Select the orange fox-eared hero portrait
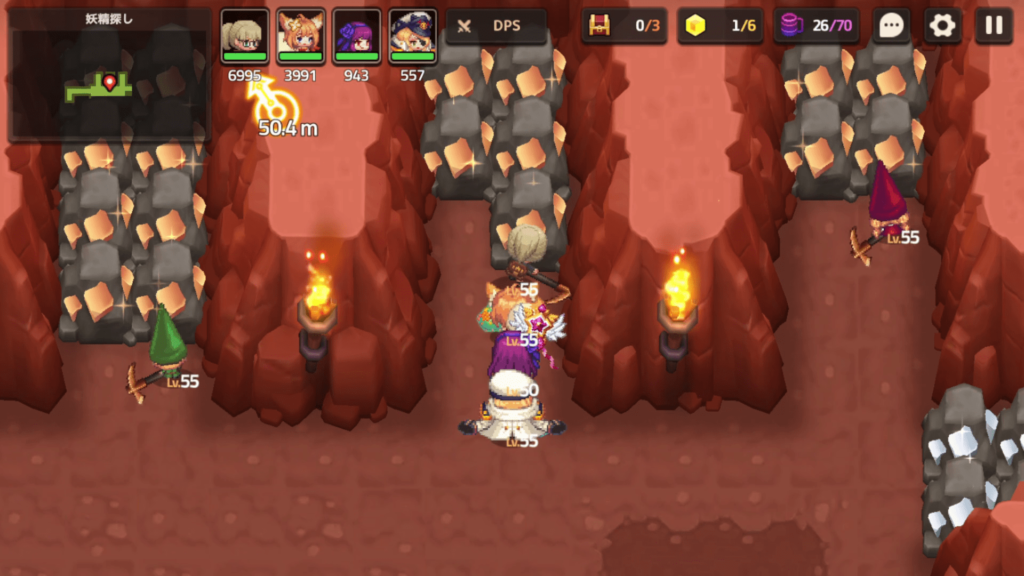The image size is (1024, 576). tap(301, 36)
